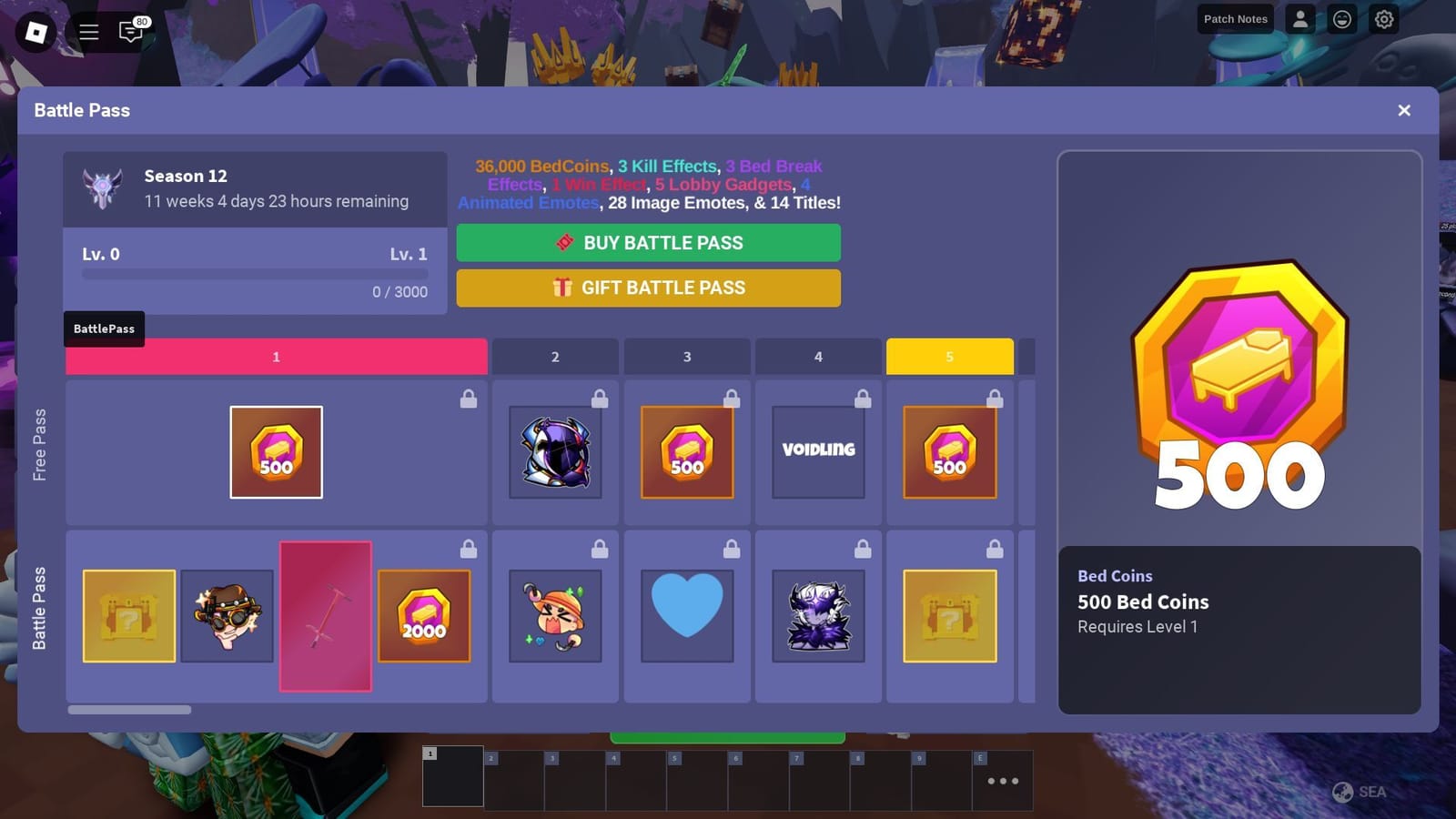
Task: Click the pink pickaxe reward in tier 1
Action: pos(326,616)
